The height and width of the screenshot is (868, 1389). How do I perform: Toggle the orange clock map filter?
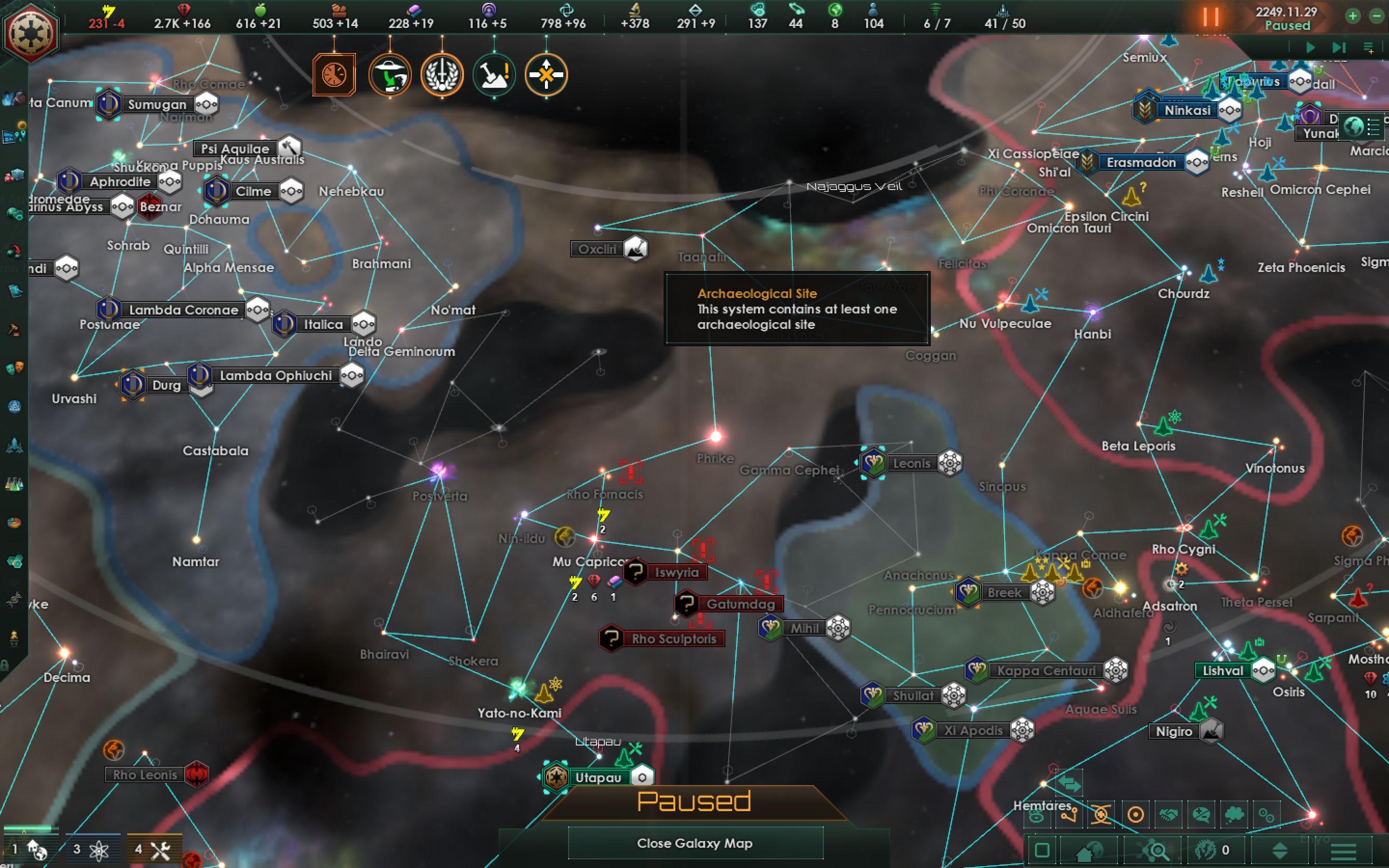[x=335, y=75]
